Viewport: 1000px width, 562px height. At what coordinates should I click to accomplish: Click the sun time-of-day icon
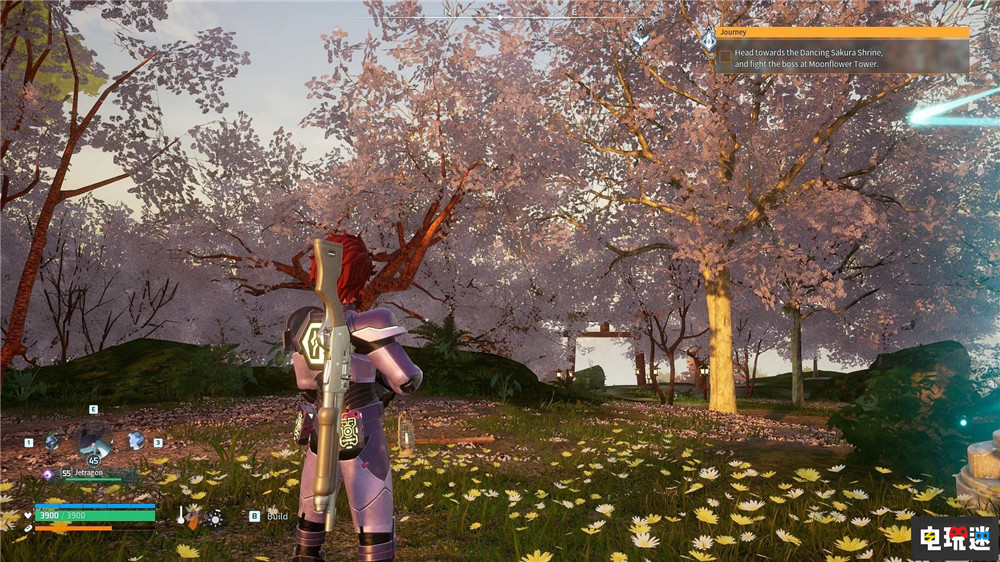(214, 517)
